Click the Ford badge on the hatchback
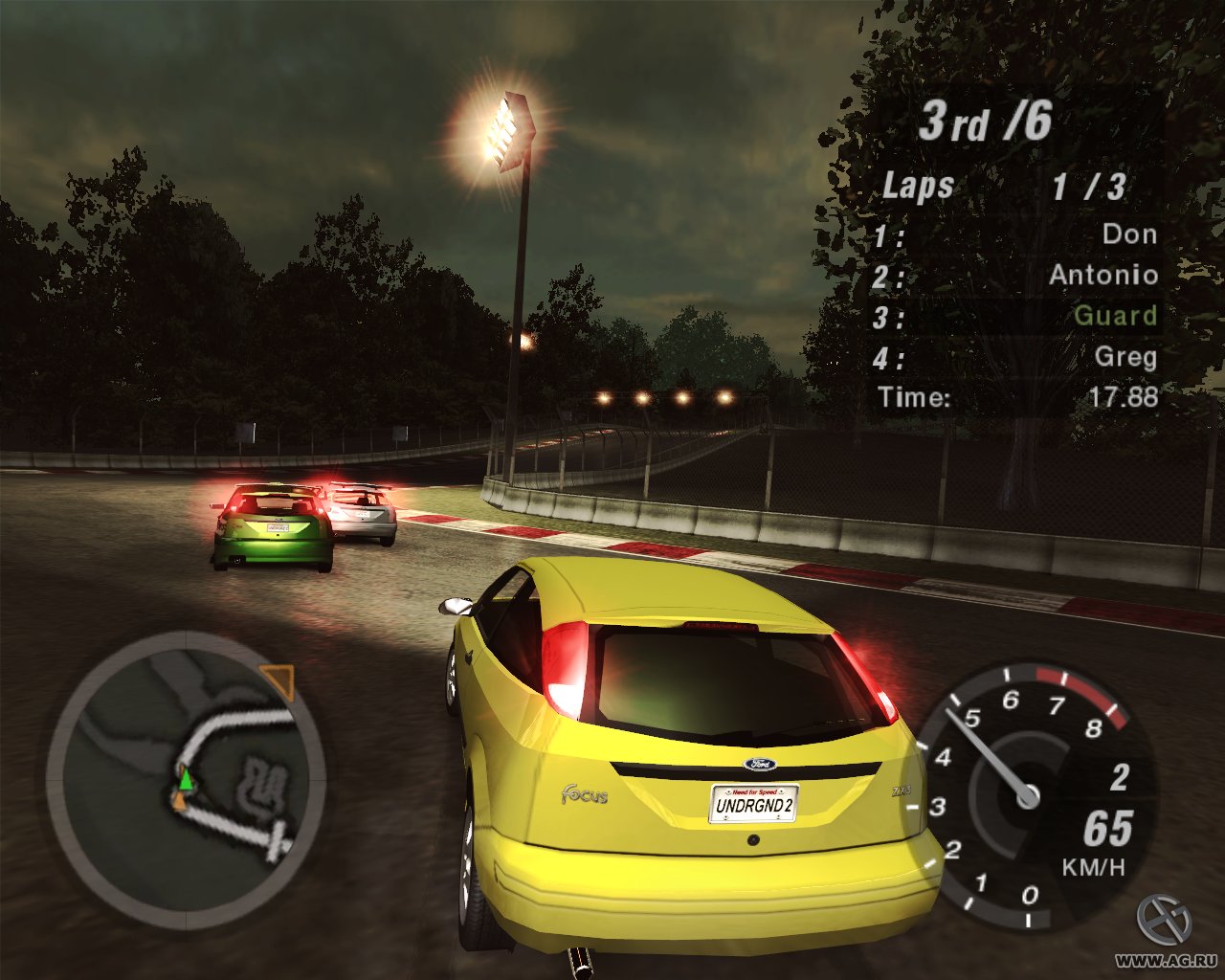 point(759,764)
